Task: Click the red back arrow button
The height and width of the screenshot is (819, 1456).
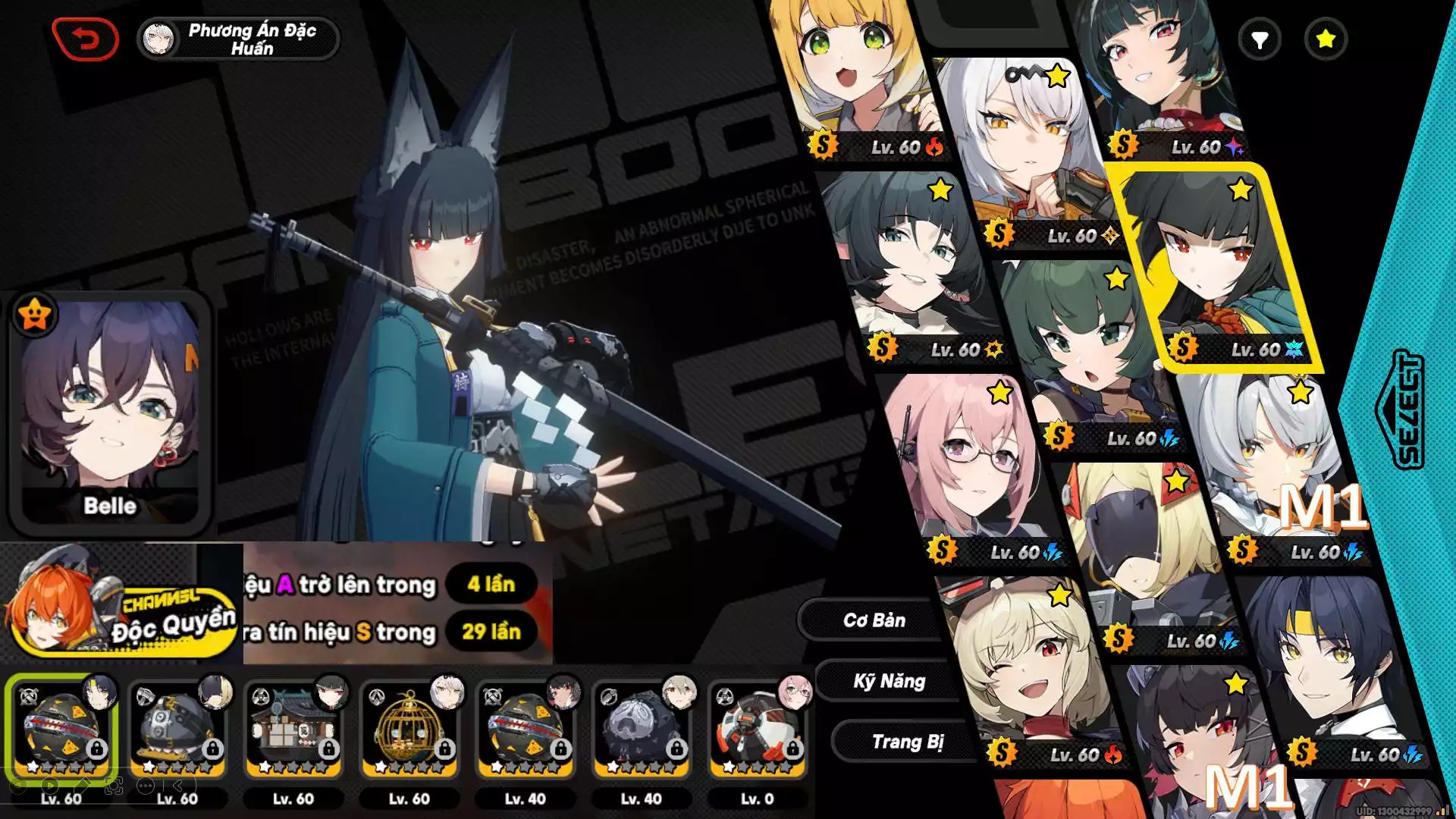Action: (x=85, y=39)
